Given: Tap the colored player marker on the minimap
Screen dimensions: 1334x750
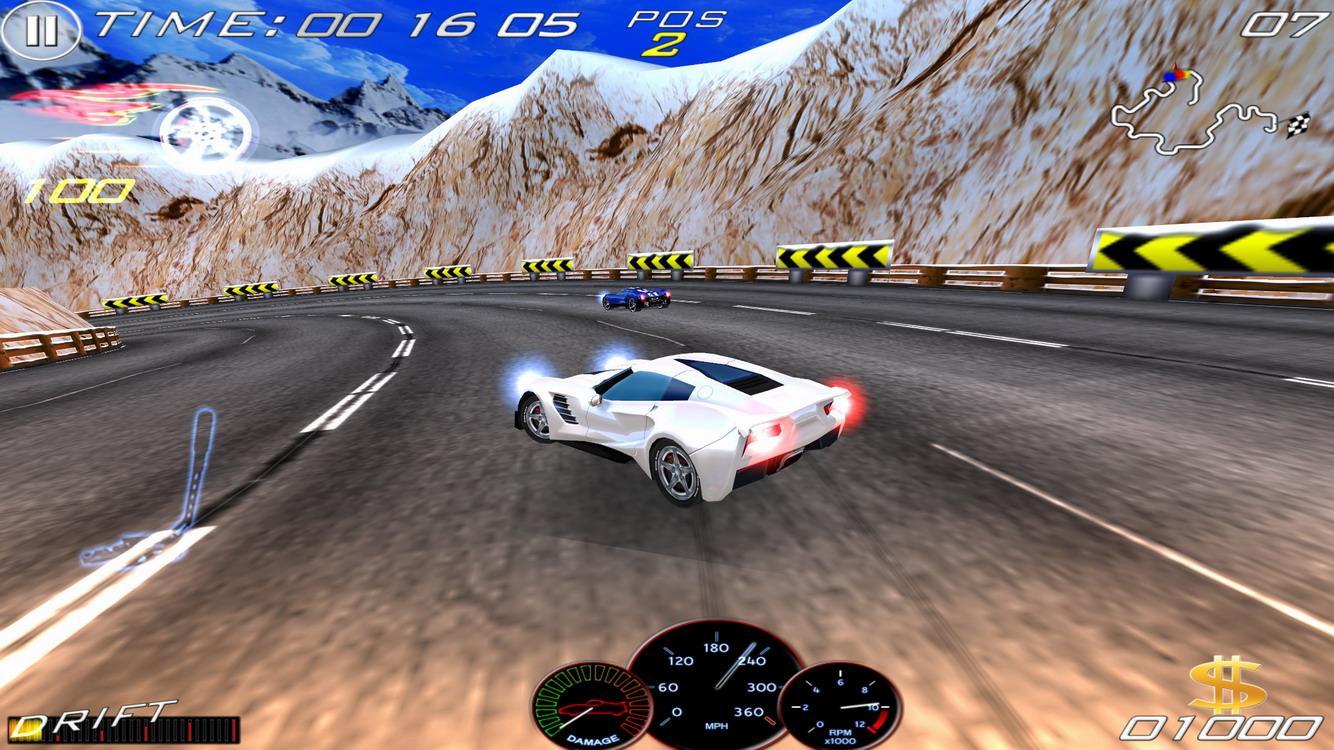Looking at the screenshot, I should pos(1172,75).
